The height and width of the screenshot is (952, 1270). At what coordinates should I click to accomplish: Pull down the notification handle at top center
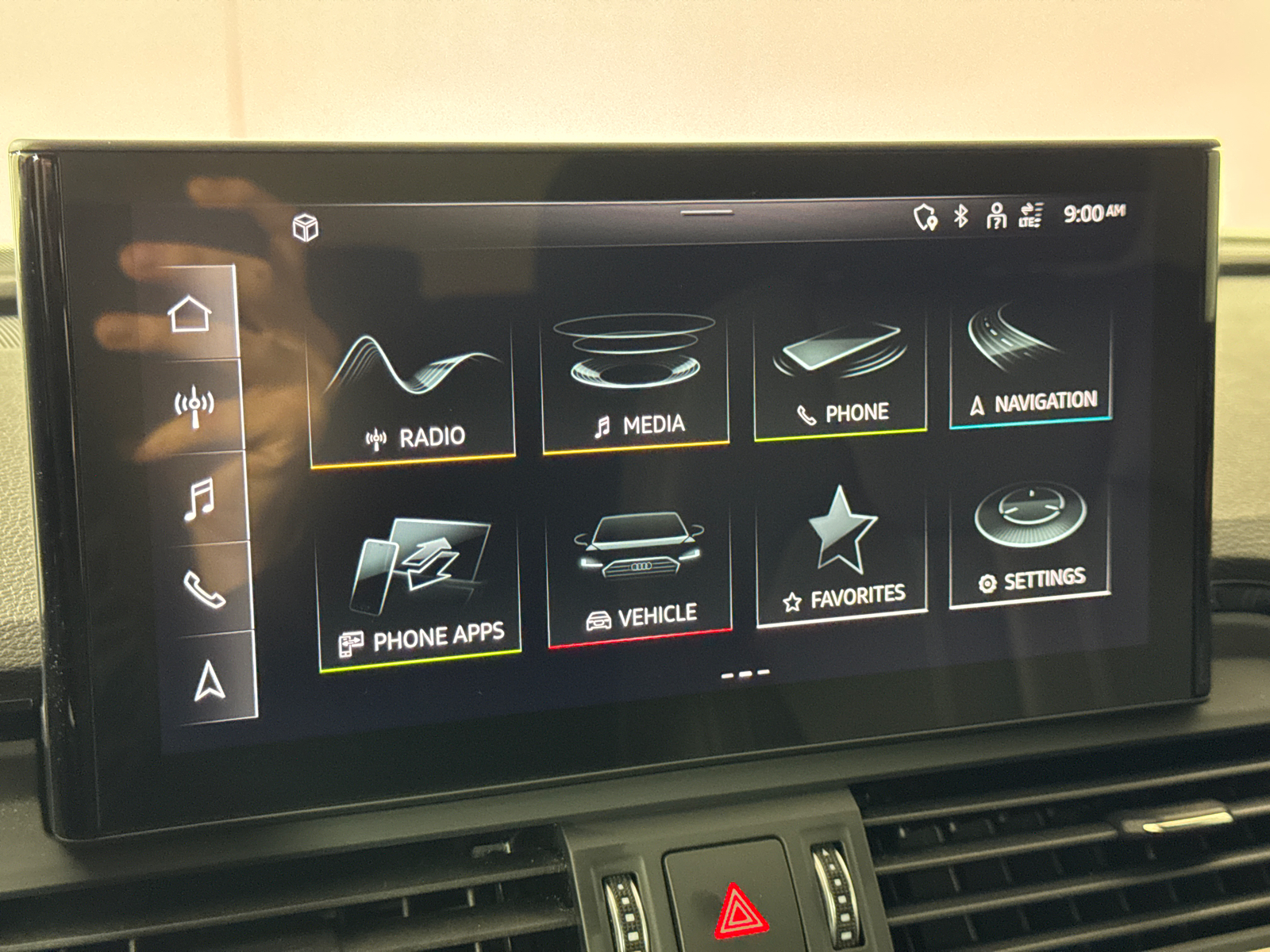click(x=706, y=212)
